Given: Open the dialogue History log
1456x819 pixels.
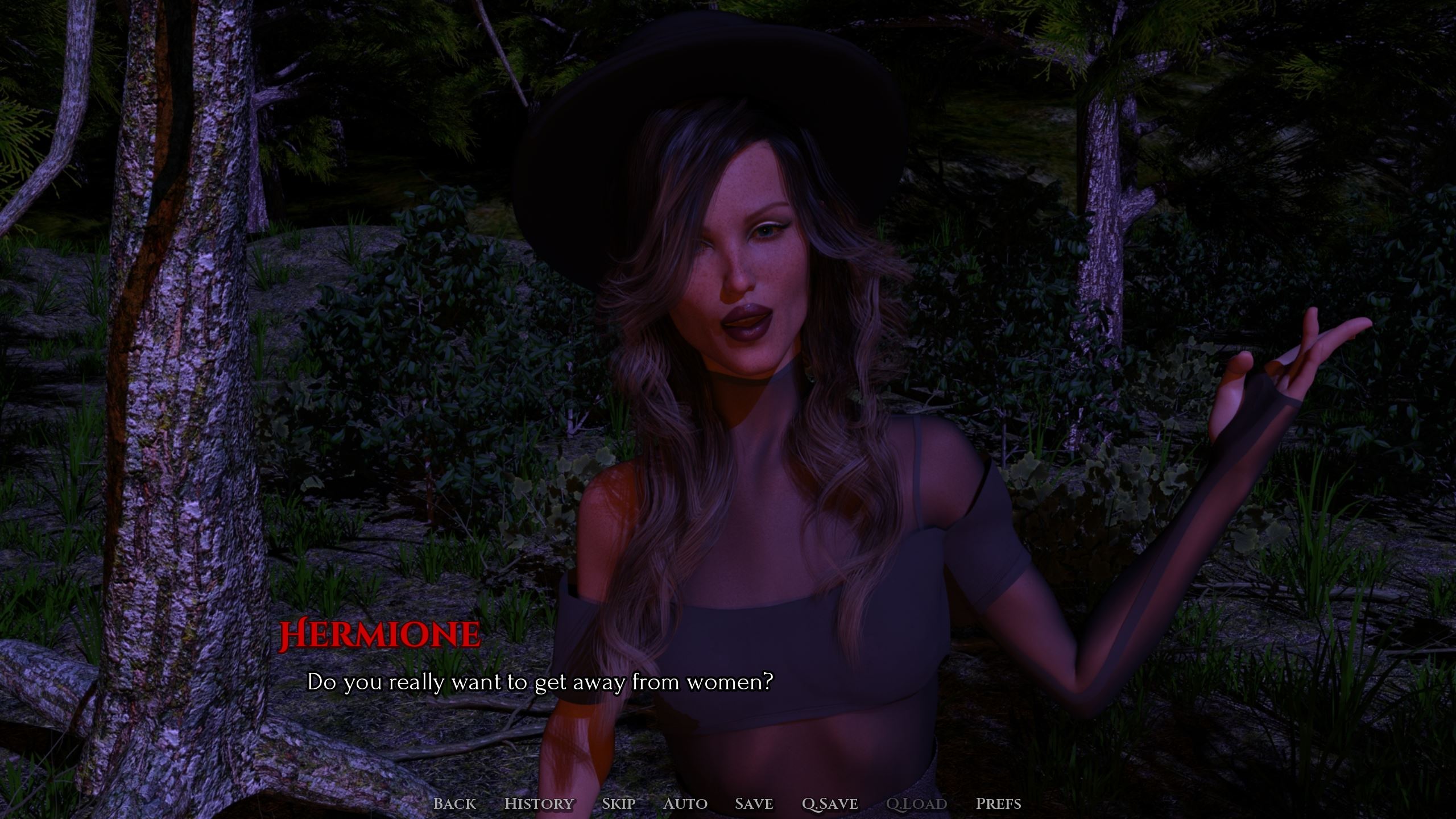Looking at the screenshot, I should pyautogui.click(x=539, y=804).
